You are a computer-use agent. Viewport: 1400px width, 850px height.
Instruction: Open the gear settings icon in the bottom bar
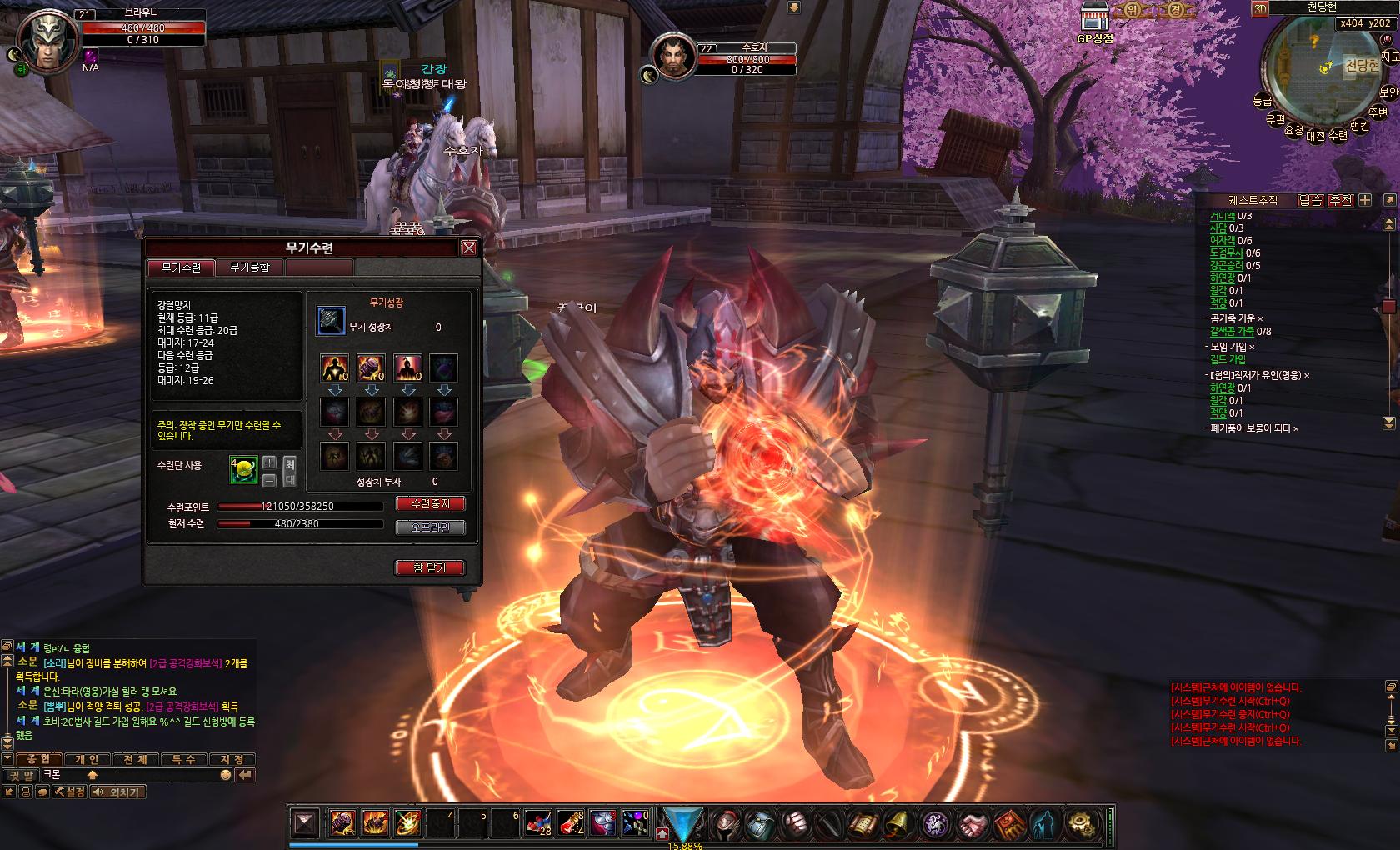pyautogui.click(x=1082, y=824)
